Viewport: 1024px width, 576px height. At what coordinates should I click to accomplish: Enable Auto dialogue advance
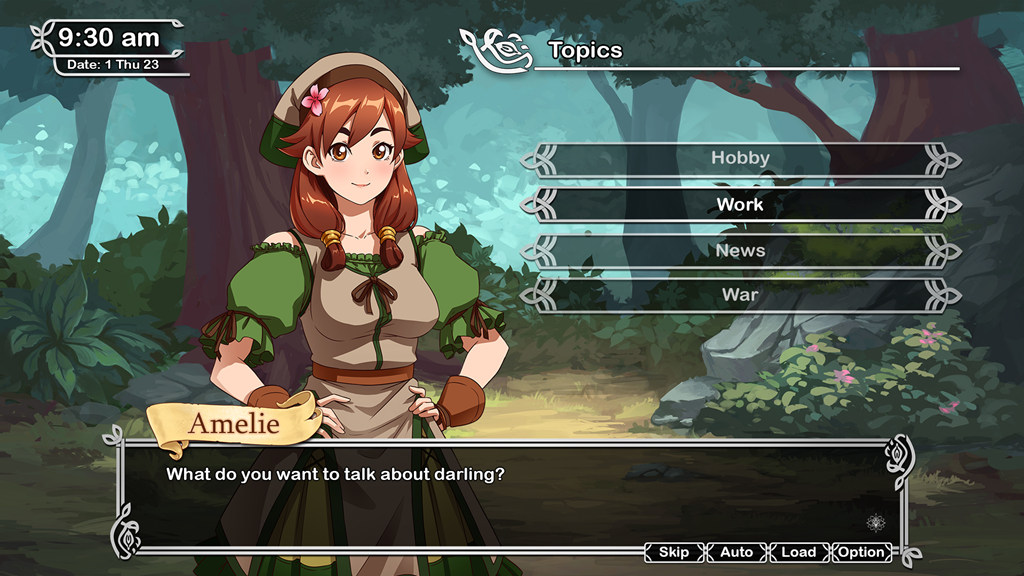[736, 552]
